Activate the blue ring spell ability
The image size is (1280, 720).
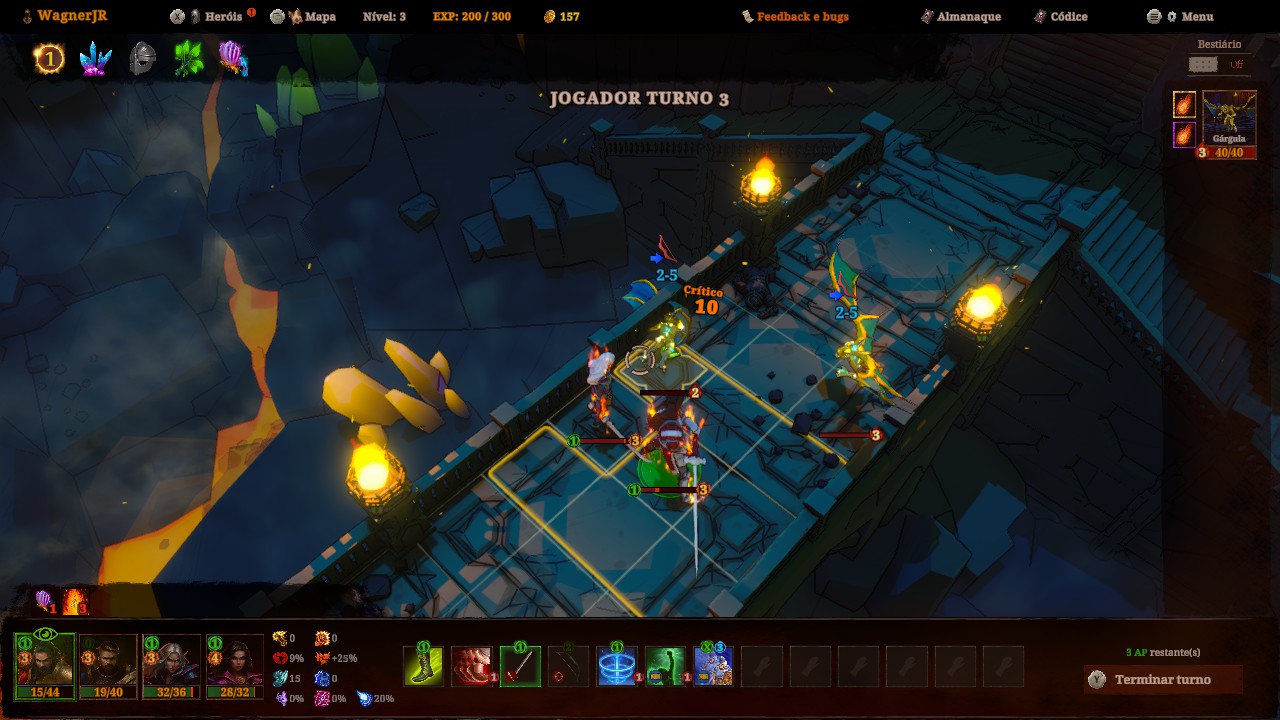pyautogui.click(x=617, y=666)
